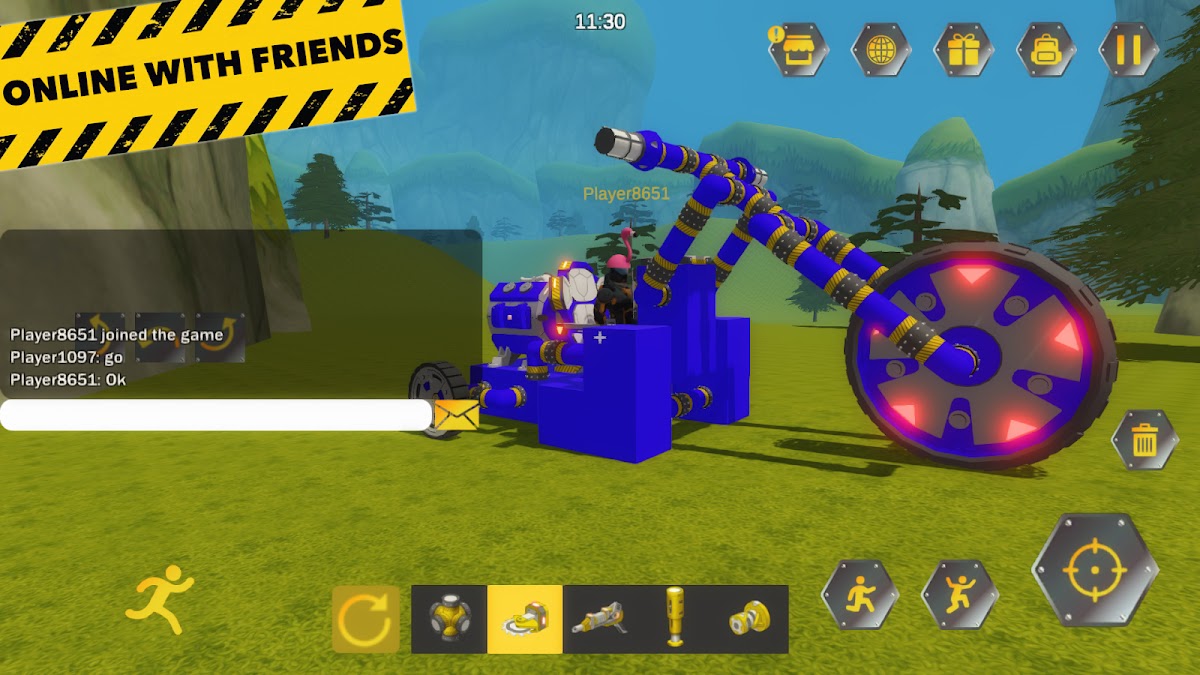This screenshot has width=1200, height=675.
Task: Open the globe online menu
Action: [881, 49]
